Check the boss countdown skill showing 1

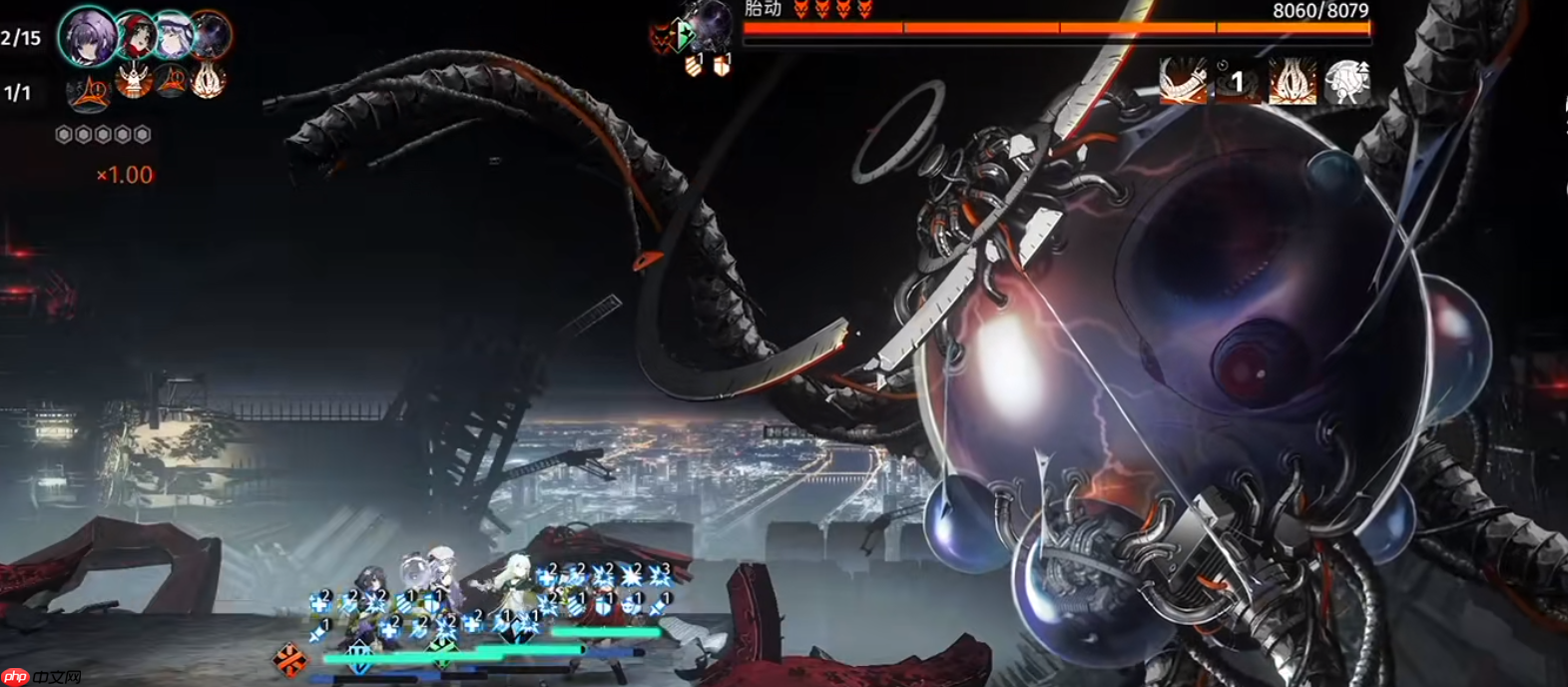[x=1237, y=81]
